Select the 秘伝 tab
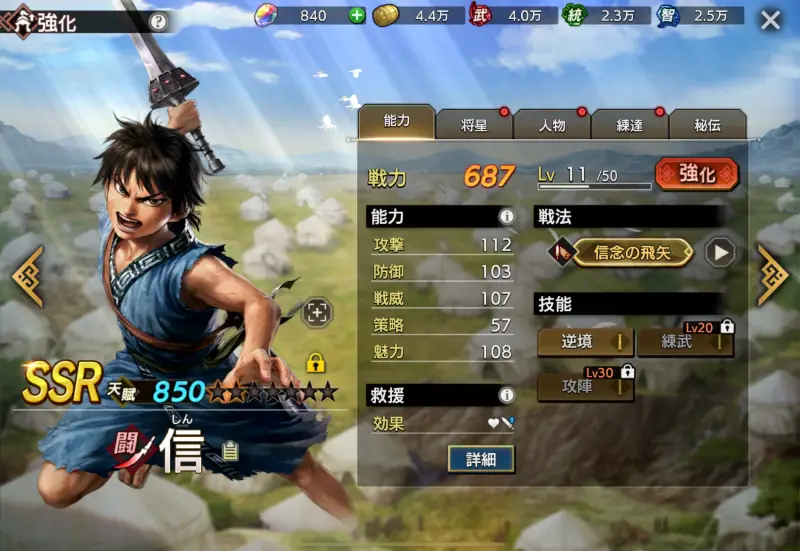The image size is (800, 551). [707, 125]
